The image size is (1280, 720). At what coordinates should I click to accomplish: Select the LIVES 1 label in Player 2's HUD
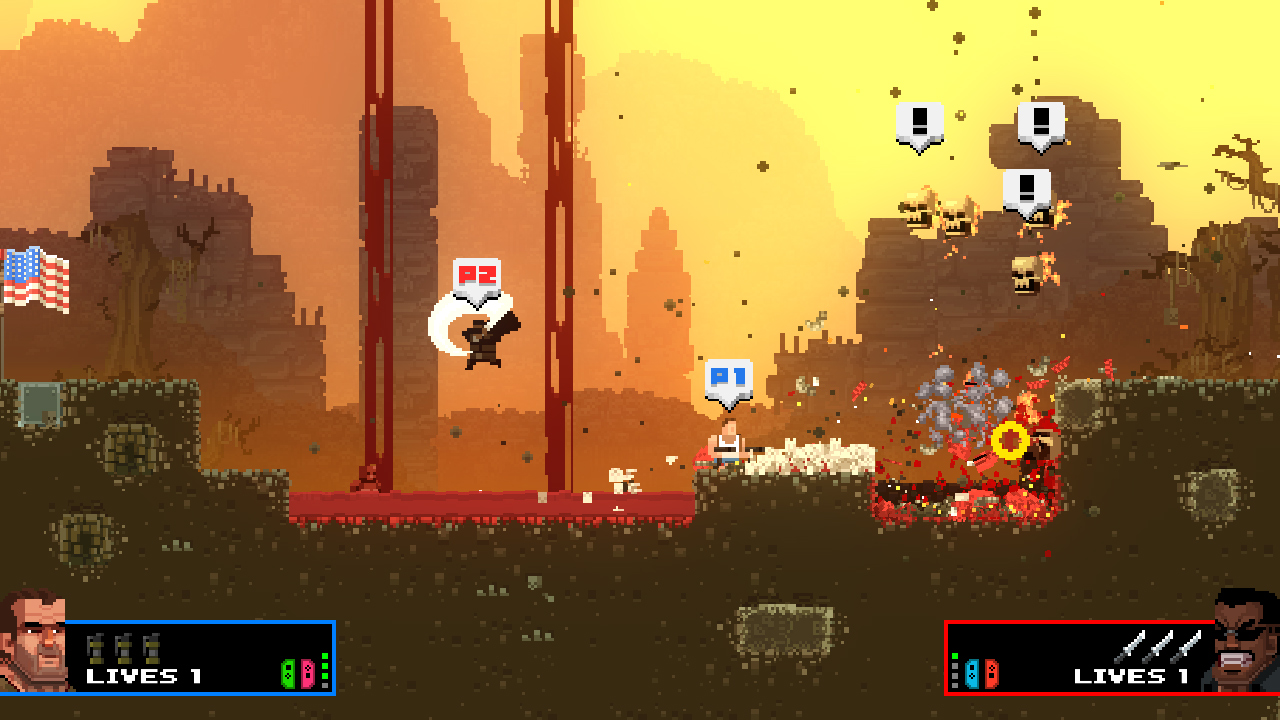tap(1131, 677)
